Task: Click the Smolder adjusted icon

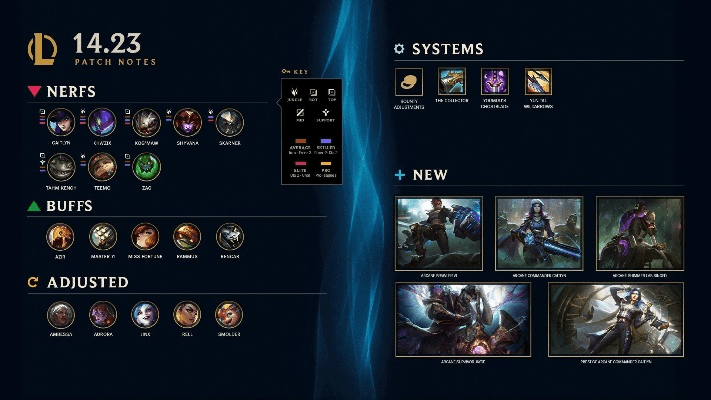Action: (x=230, y=314)
